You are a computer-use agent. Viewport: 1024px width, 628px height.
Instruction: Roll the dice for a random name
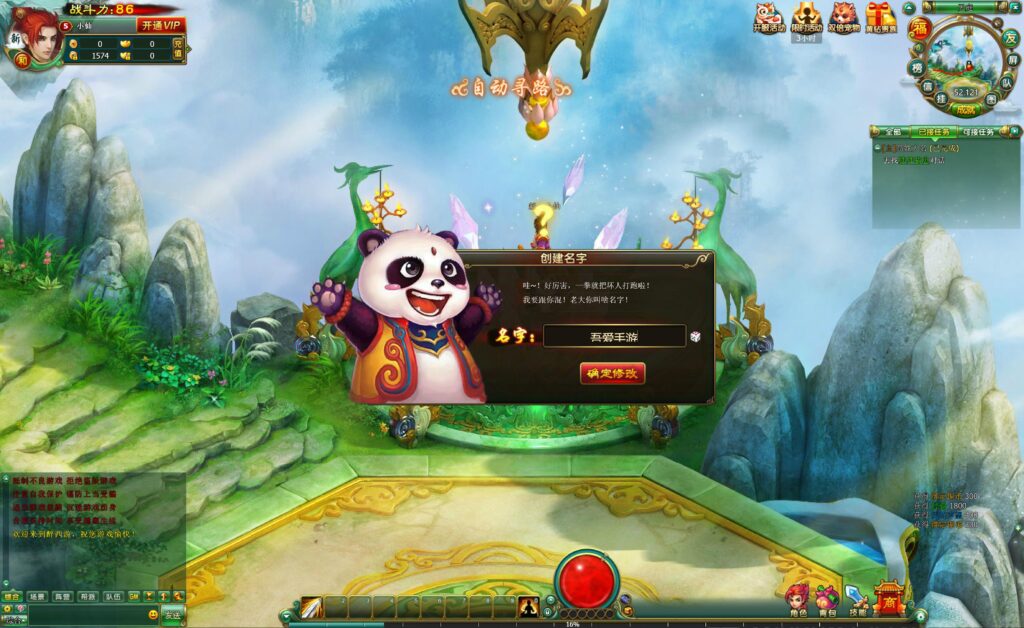pos(695,337)
